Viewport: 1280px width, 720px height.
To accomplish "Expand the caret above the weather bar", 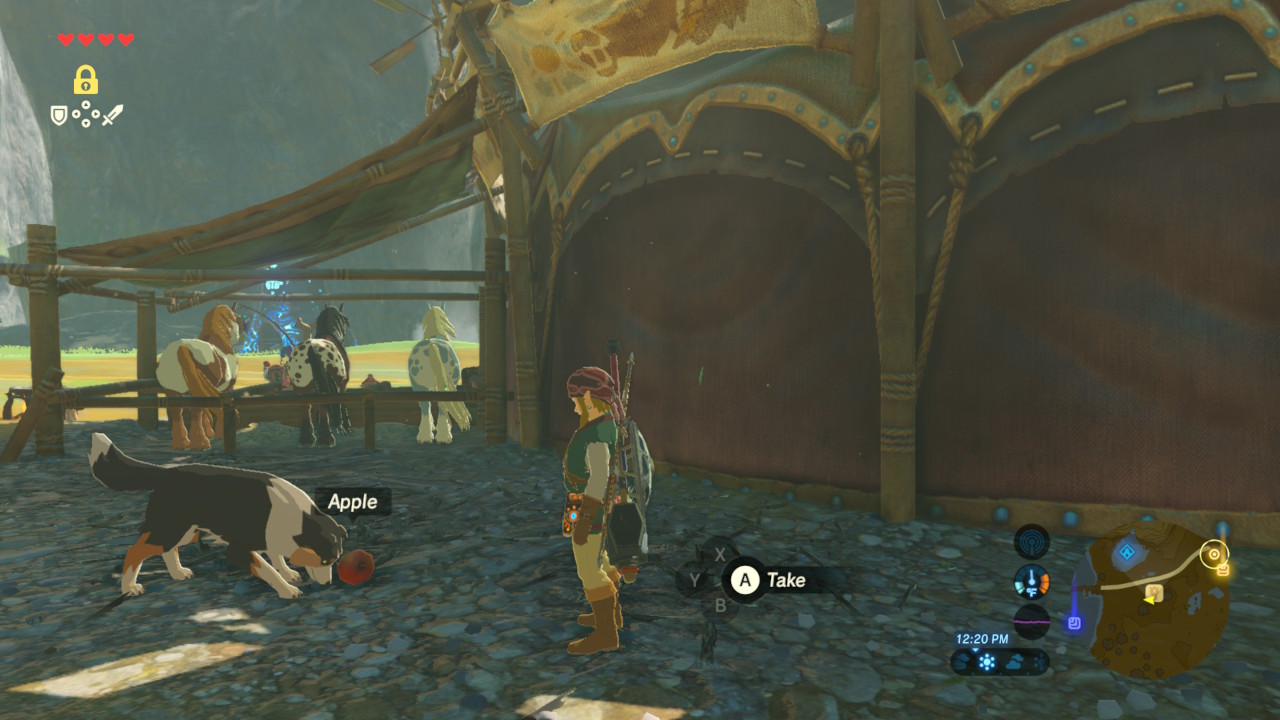I will point(974,650).
